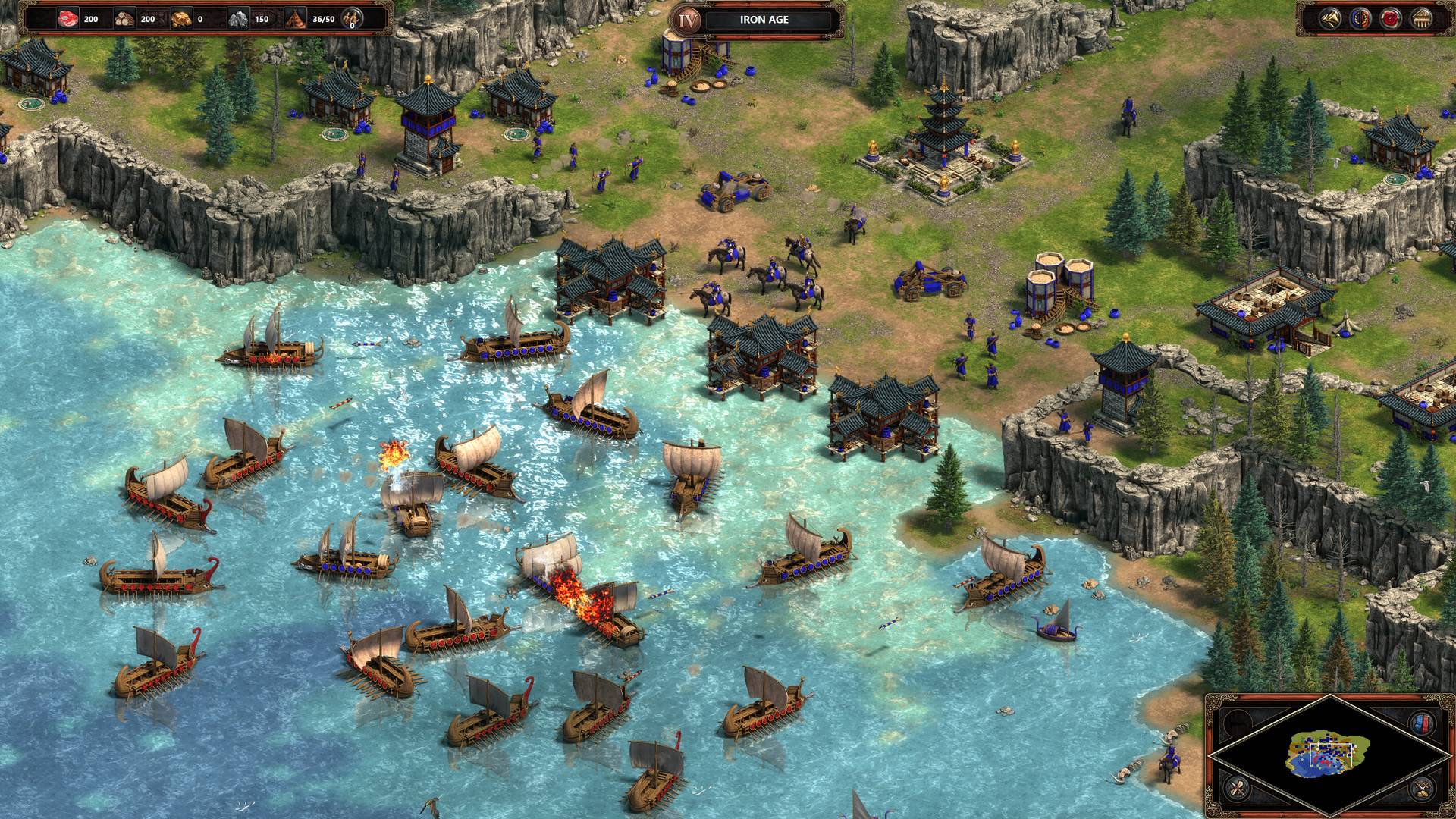Click the gold resource icon
Screen dimensions: 1456x819
click(x=182, y=19)
